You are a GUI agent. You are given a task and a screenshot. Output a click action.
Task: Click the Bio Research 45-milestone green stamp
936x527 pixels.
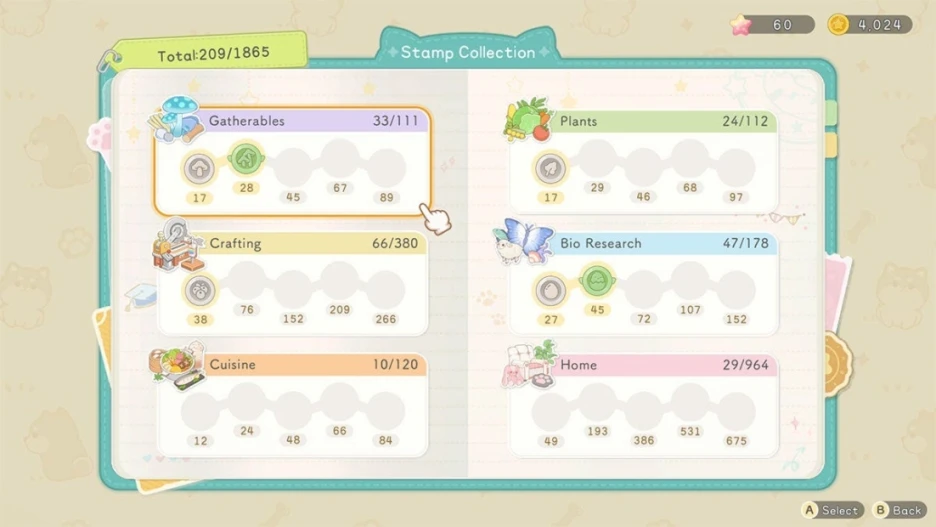click(597, 280)
